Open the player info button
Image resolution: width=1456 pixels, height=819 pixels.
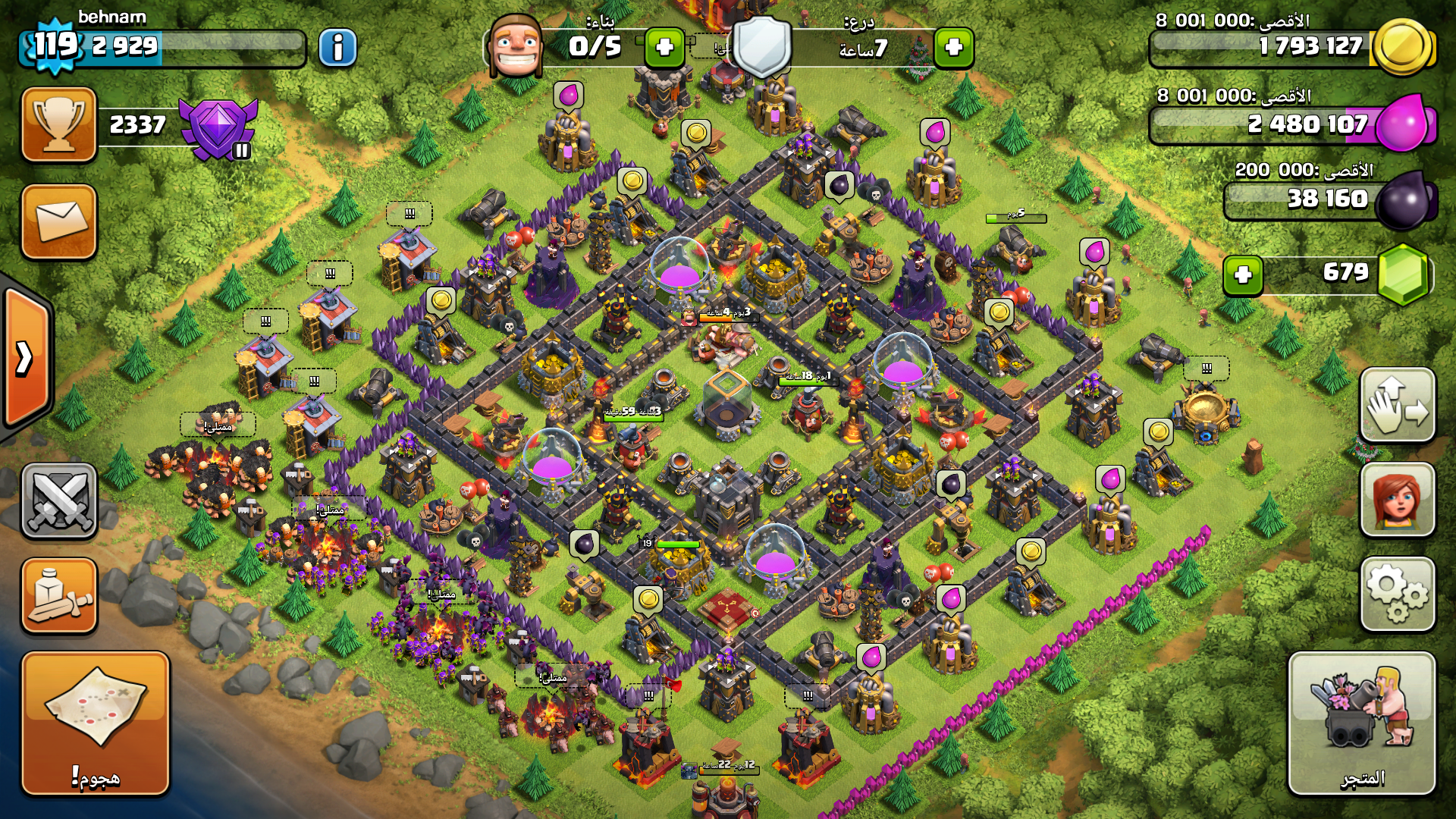[337, 48]
